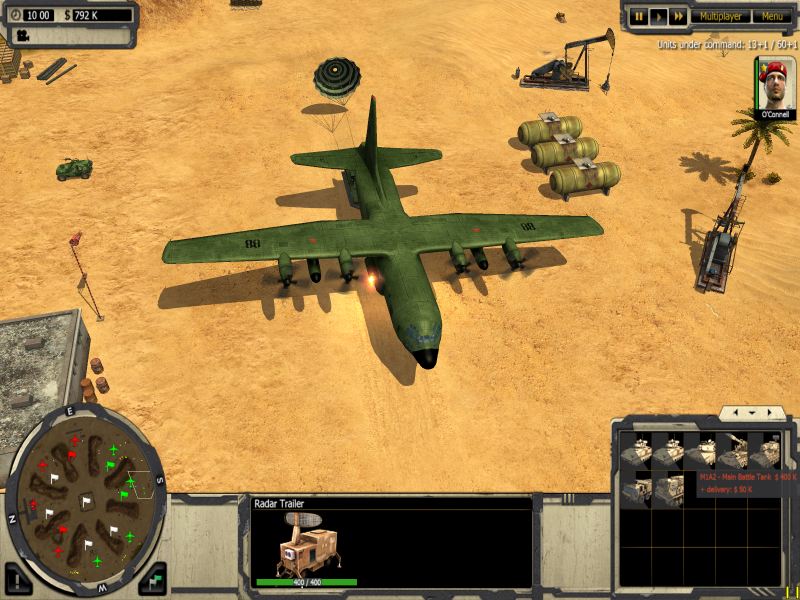Activate the fast-forward speed button
This screenshot has width=800, height=600.
pyautogui.click(x=678, y=16)
